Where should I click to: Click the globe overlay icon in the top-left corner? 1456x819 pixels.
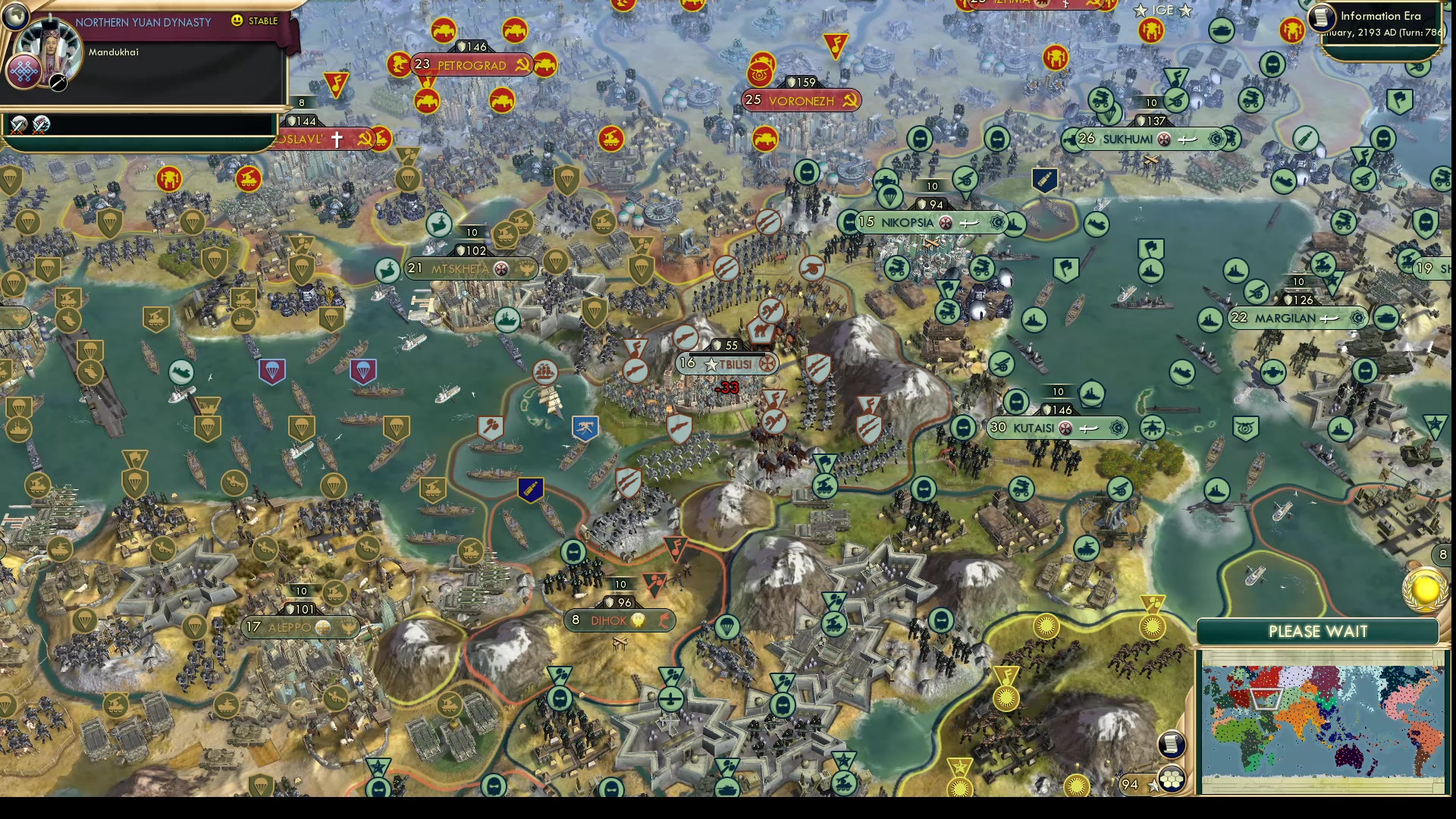[16, 16]
